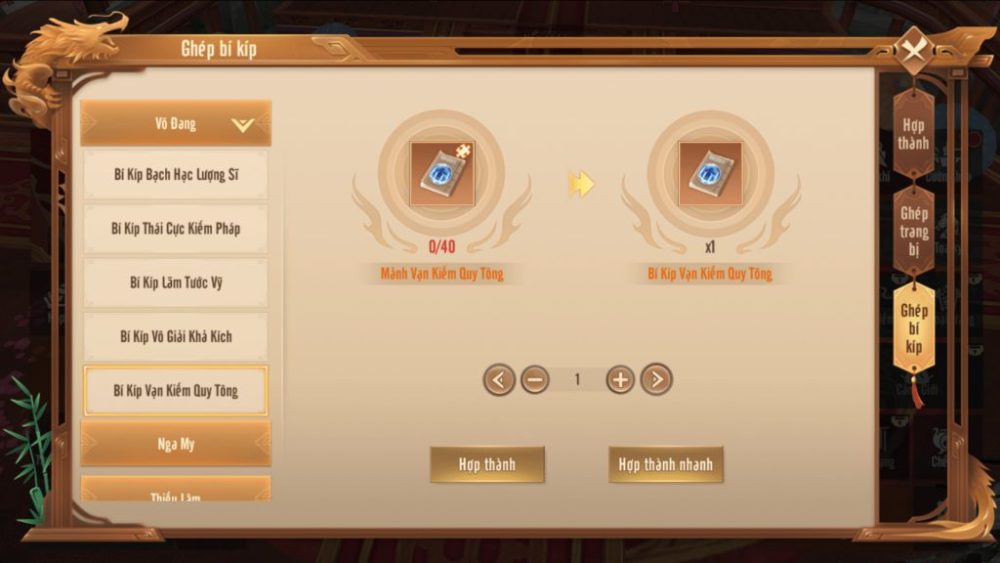Inspect the resulting Bí Kíp Vạn Kiếm Quy Tông icon

(x=710, y=174)
